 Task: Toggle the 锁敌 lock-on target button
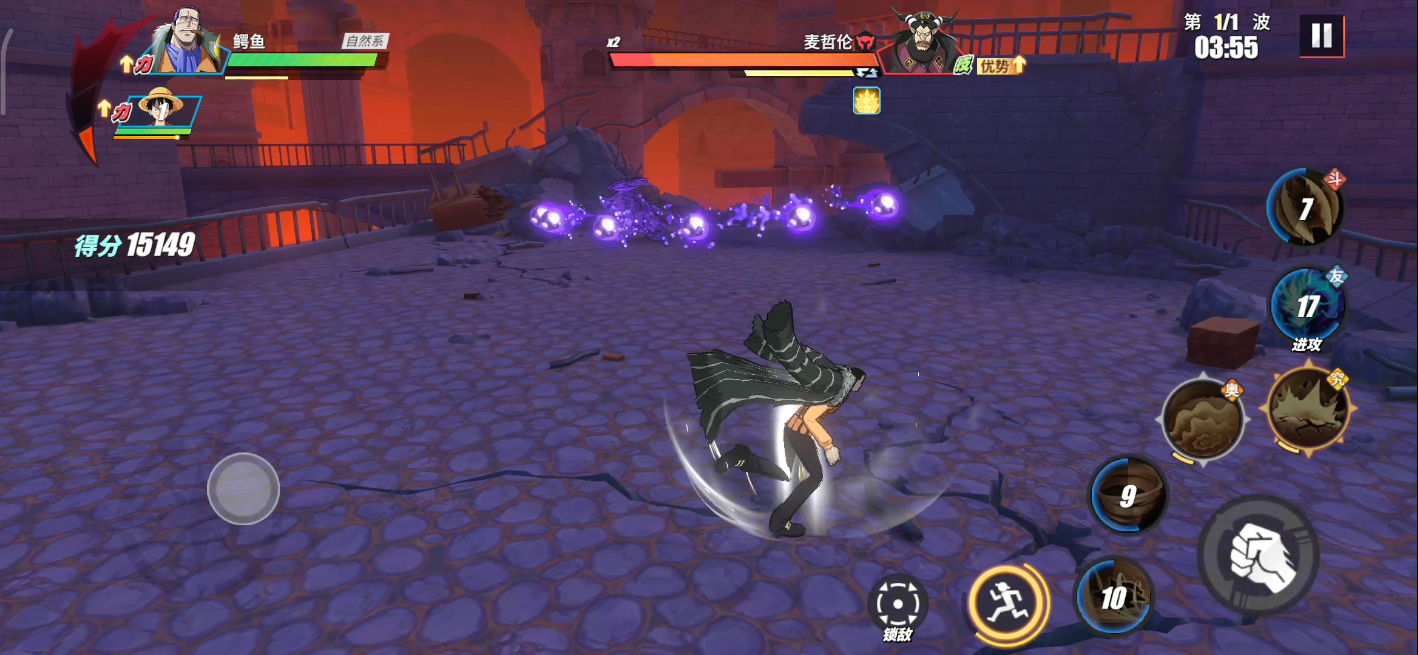897,603
